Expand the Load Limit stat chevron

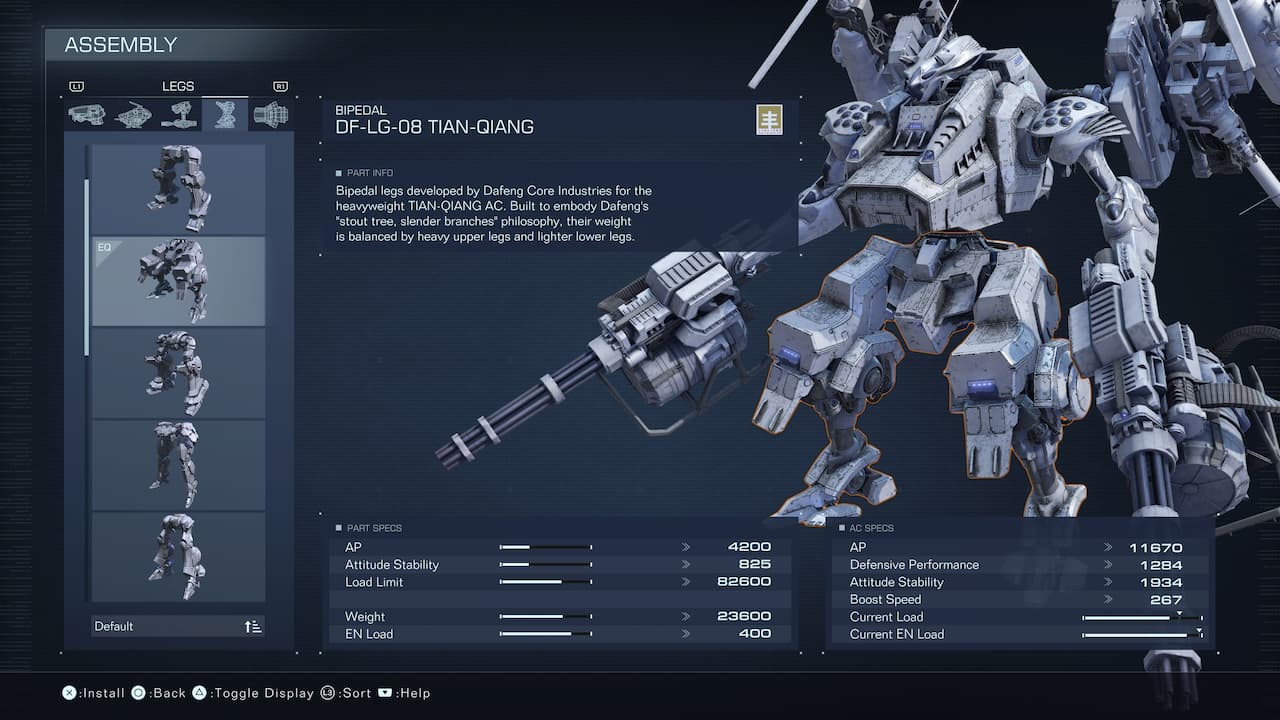click(x=686, y=581)
